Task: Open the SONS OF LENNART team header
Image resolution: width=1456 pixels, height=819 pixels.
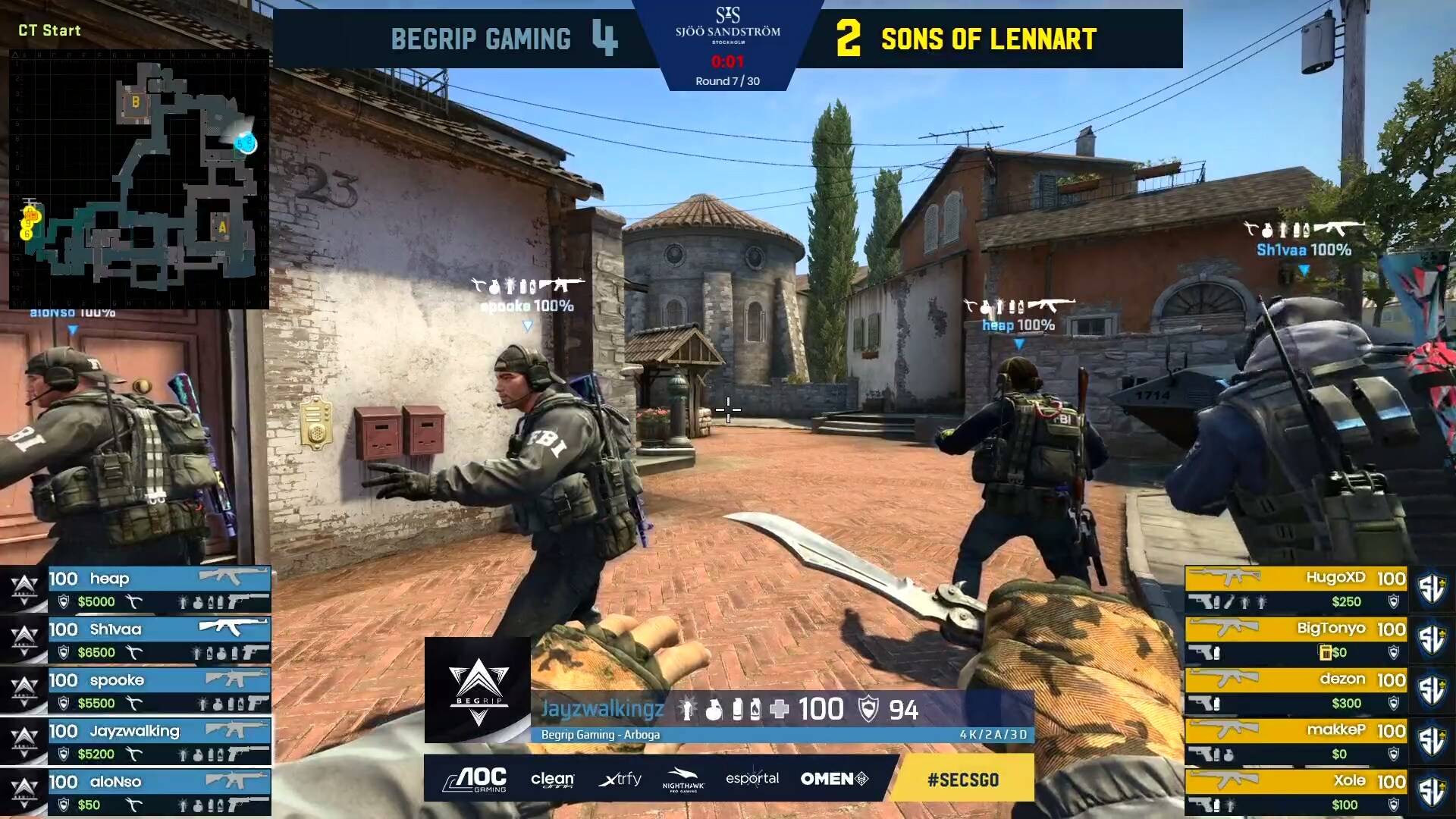Action: tap(986, 39)
